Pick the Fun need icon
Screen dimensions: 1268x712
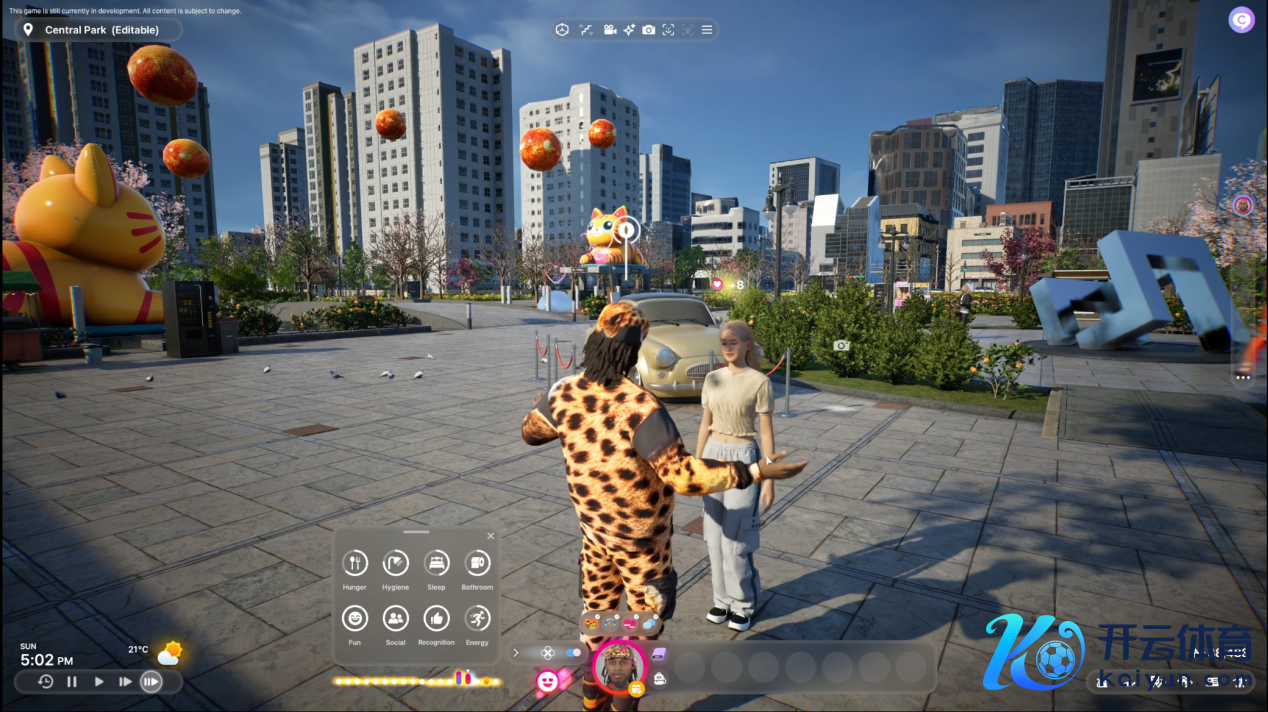tap(355, 619)
